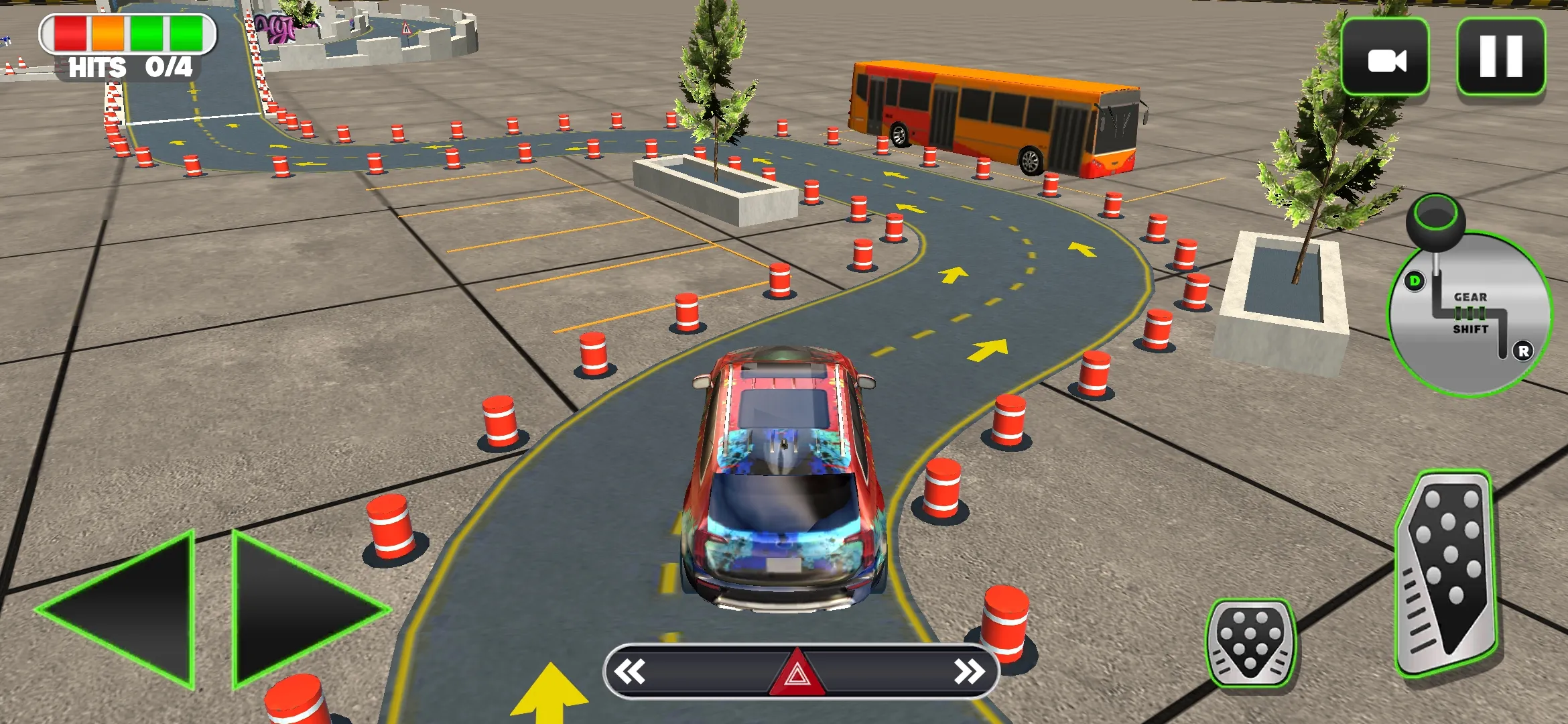Screen dimensions: 1568x724
Task: Turn on the hazard lights triangle
Action: click(x=797, y=673)
